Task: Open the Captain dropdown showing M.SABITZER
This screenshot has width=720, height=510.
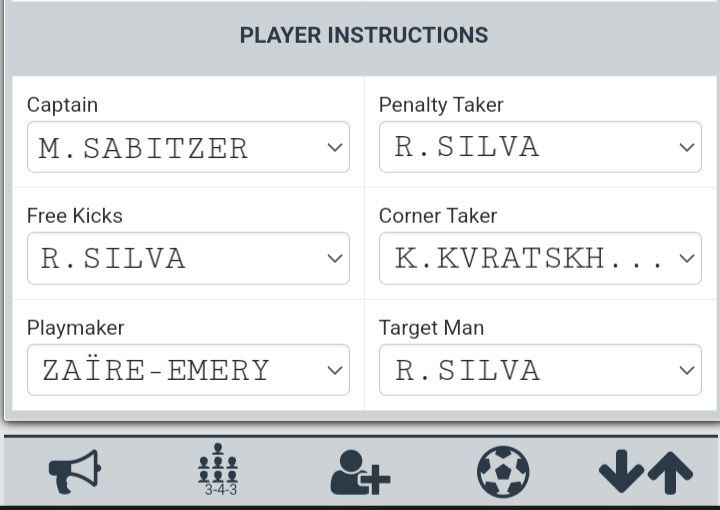Action: [x=188, y=148]
